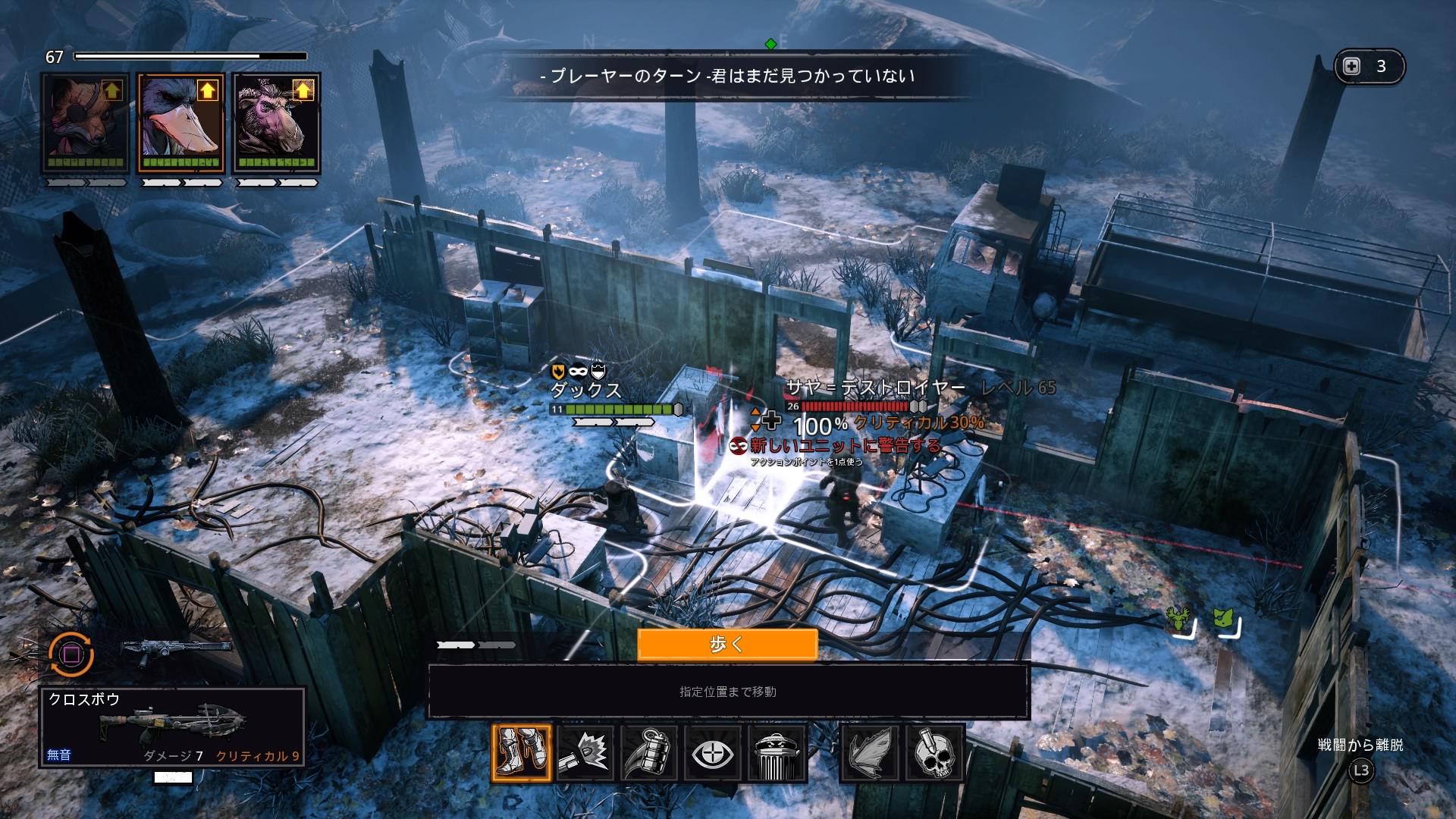Choose the gun muzzle-flash shoot action

[x=585, y=753]
